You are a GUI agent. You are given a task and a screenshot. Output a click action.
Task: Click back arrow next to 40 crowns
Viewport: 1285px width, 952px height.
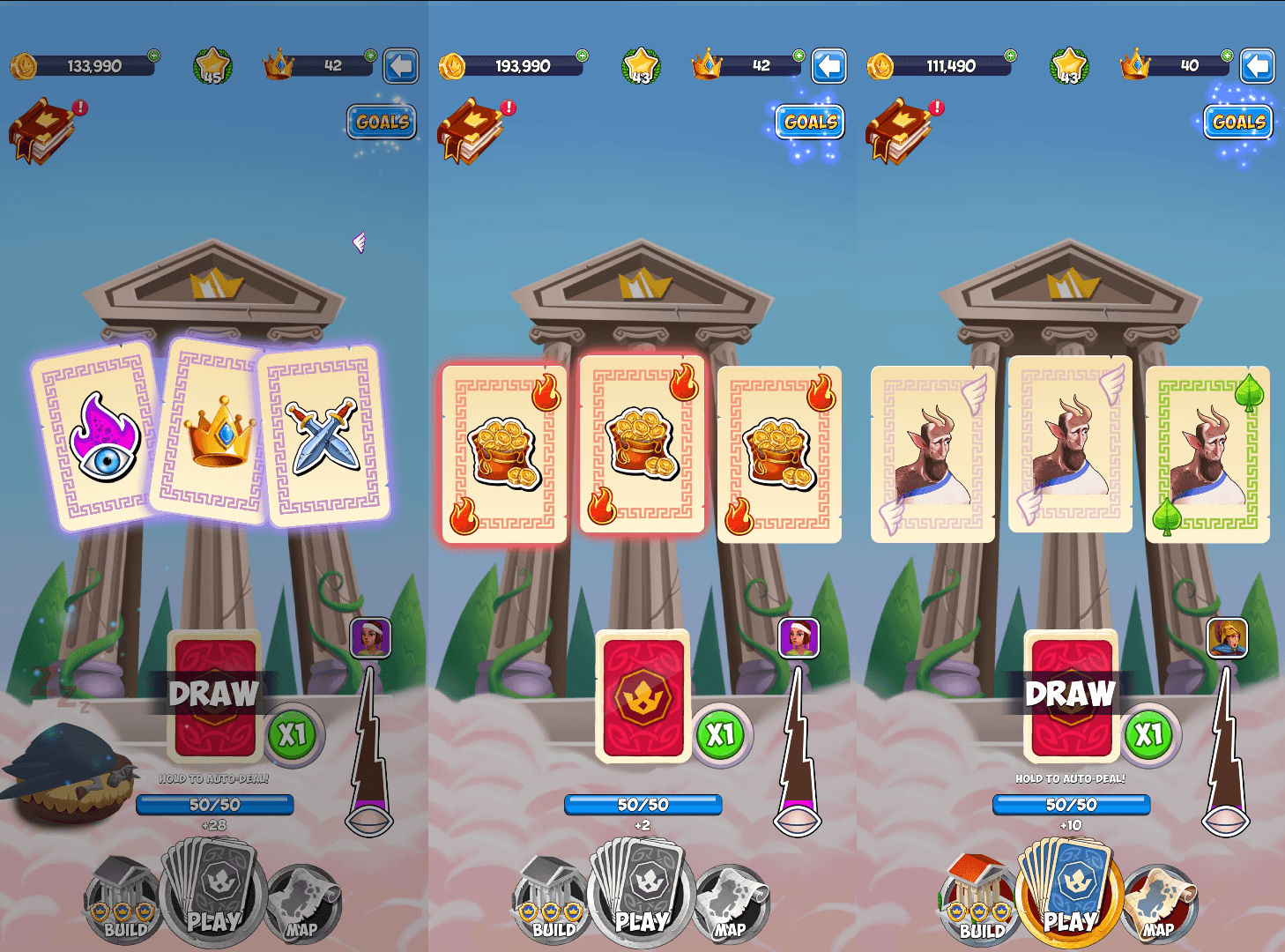point(1257,66)
